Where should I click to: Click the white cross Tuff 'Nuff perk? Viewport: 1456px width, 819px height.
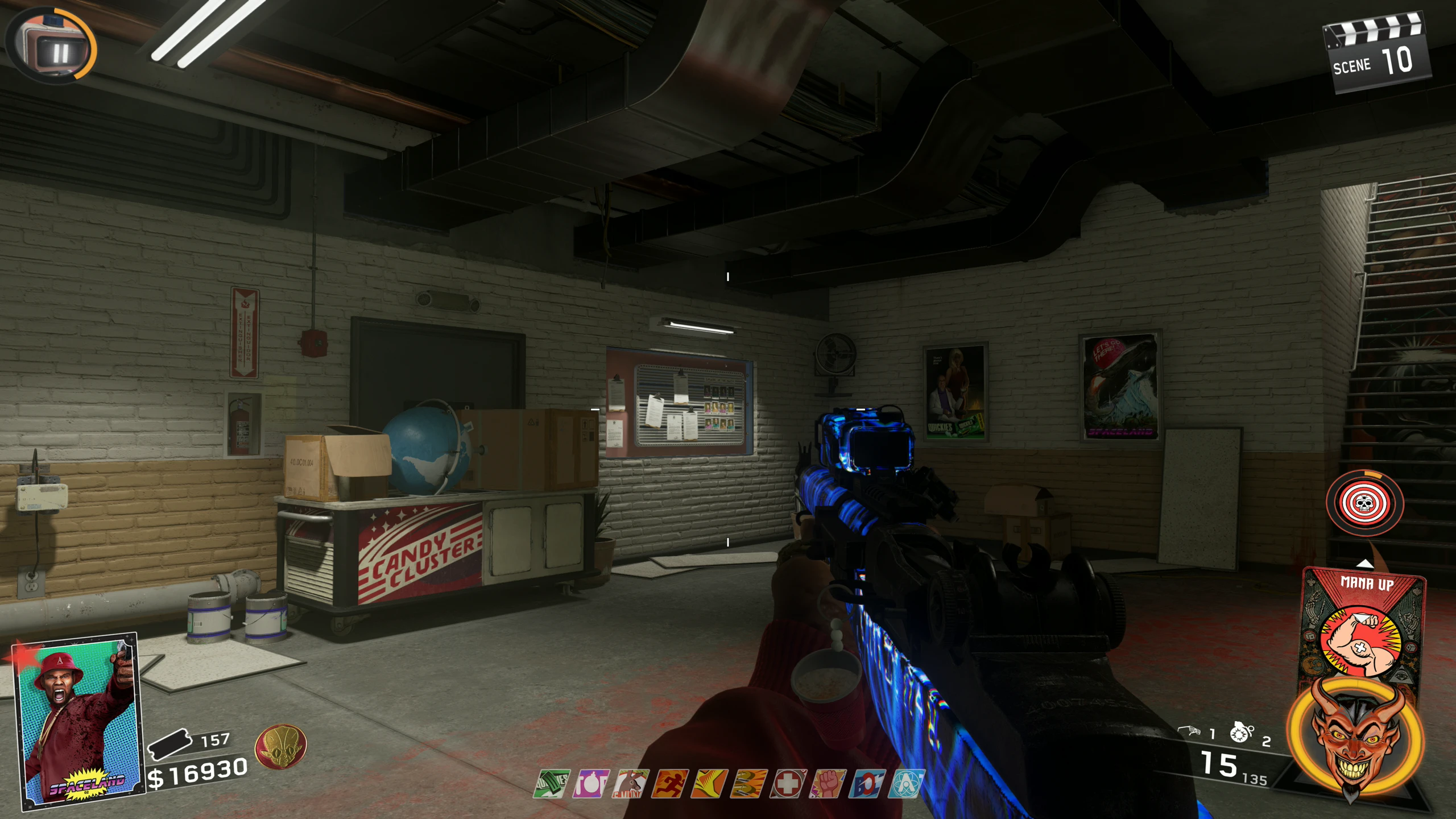tap(788, 784)
